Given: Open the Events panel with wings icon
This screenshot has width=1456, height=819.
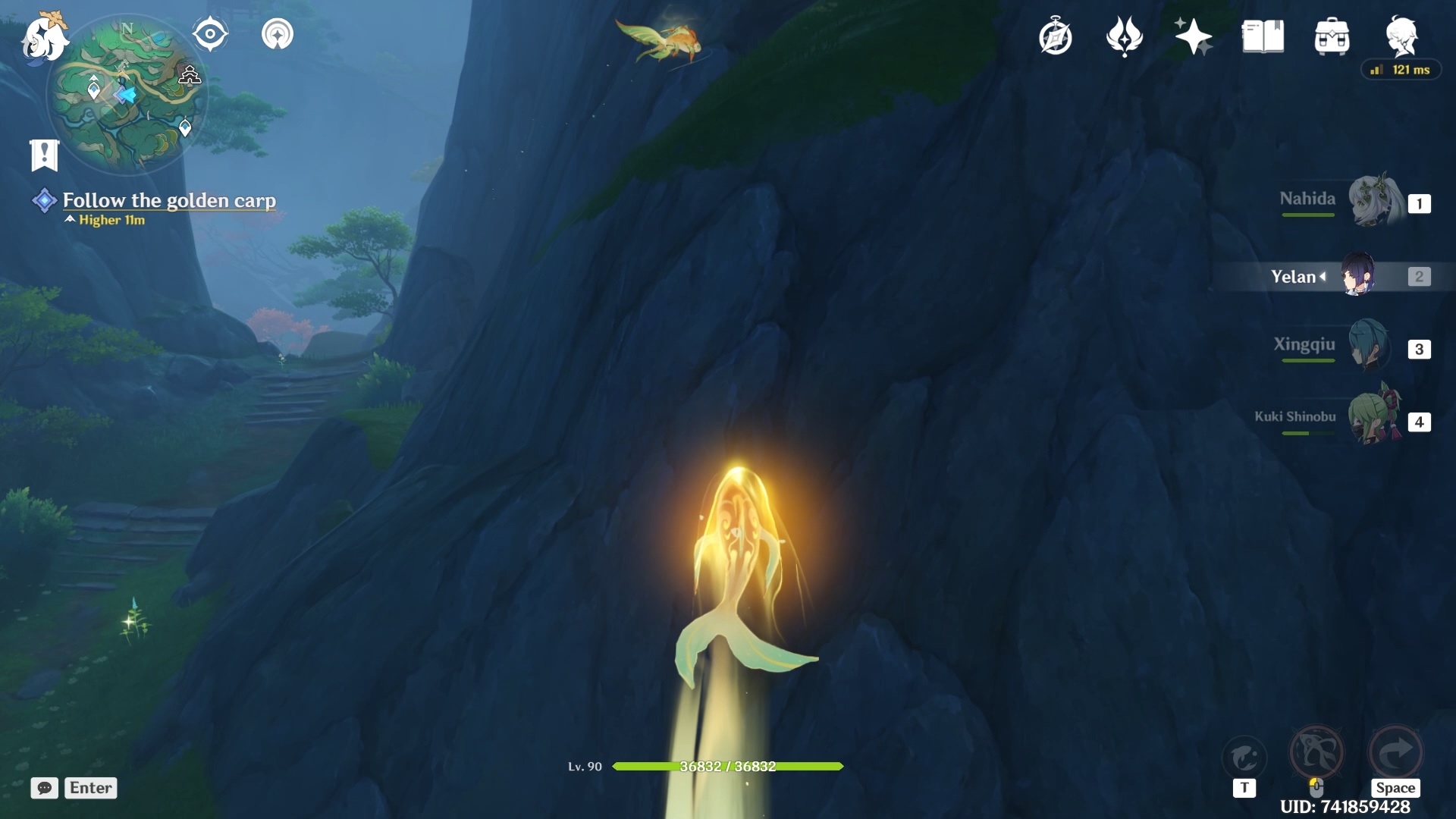Looking at the screenshot, I should click(1125, 36).
